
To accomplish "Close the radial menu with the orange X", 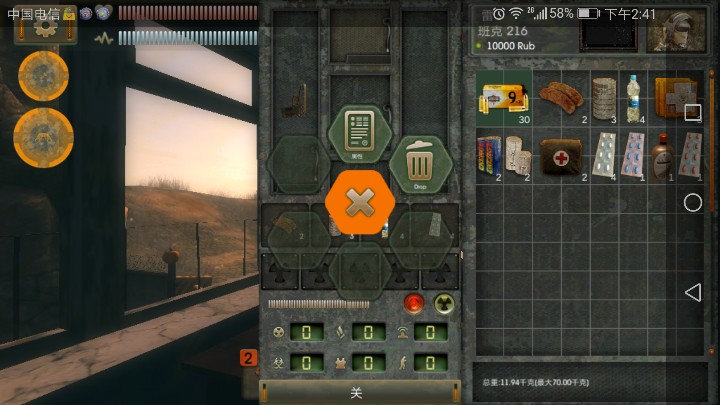I will [359, 203].
